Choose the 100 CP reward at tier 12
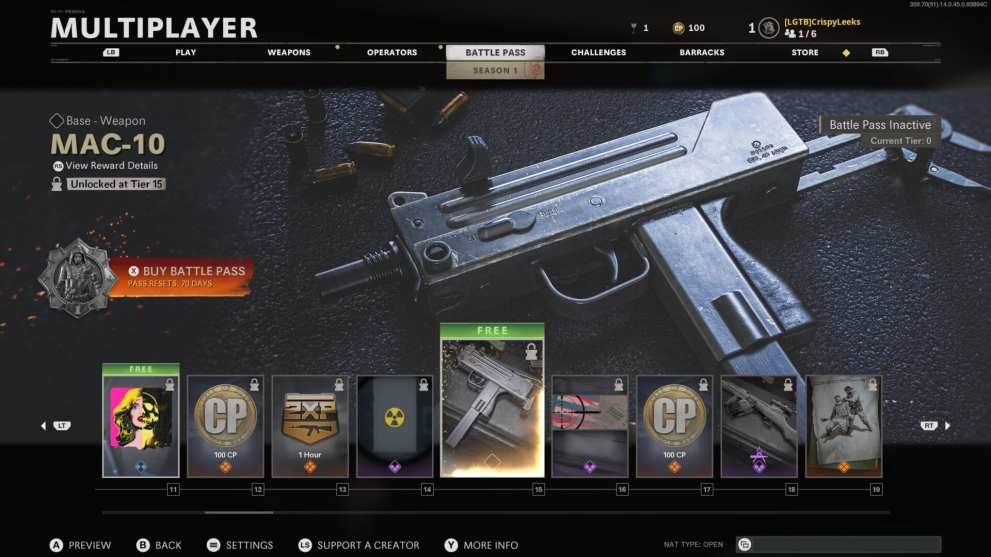Viewport: 991px width, 557px height. pyautogui.click(x=225, y=426)
